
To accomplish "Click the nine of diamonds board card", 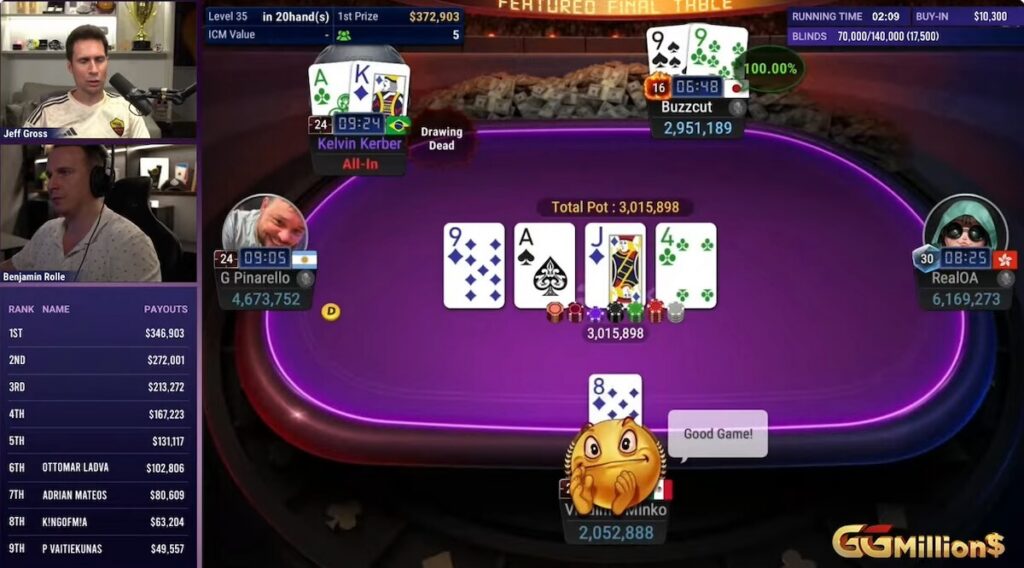I will 474,265.
